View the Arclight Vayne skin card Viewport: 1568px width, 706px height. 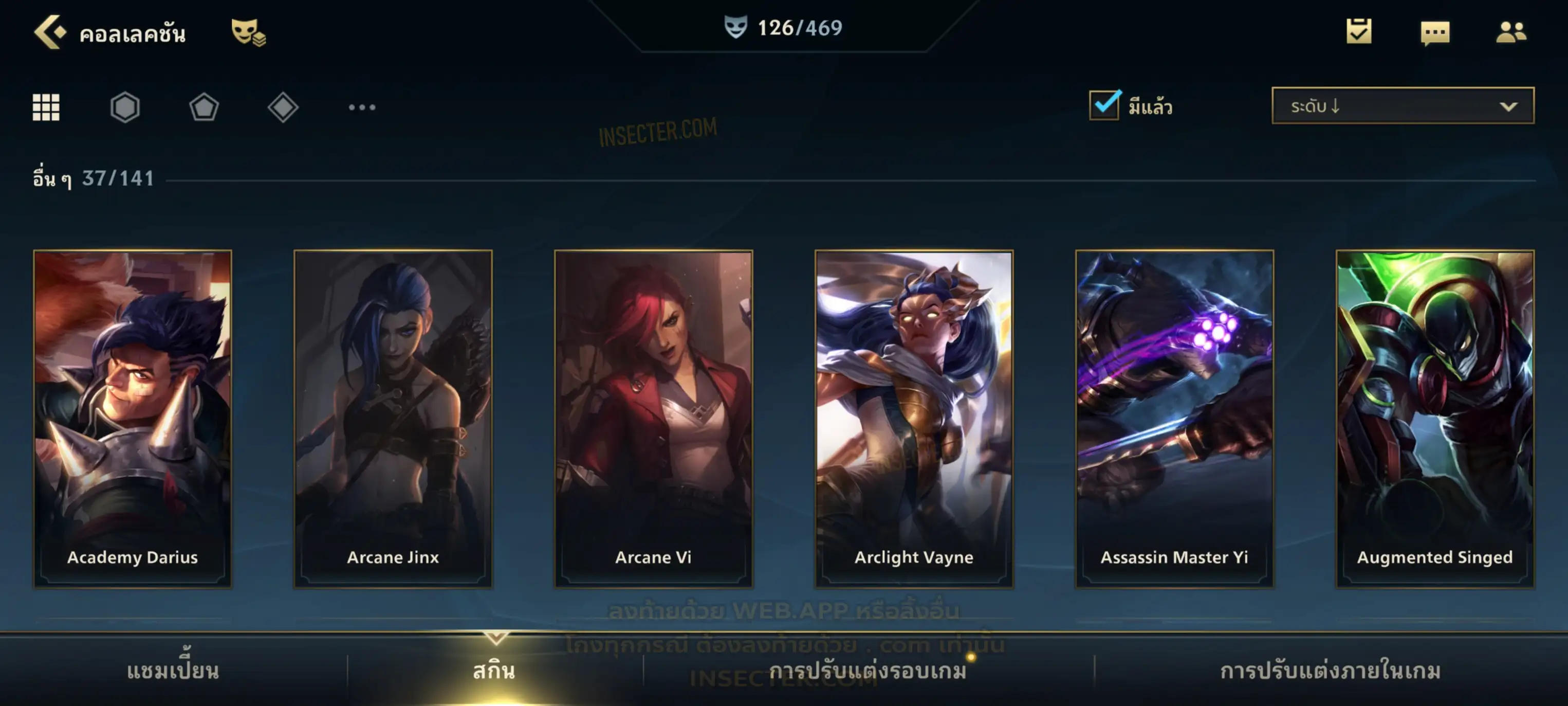[x=914, y=419]
